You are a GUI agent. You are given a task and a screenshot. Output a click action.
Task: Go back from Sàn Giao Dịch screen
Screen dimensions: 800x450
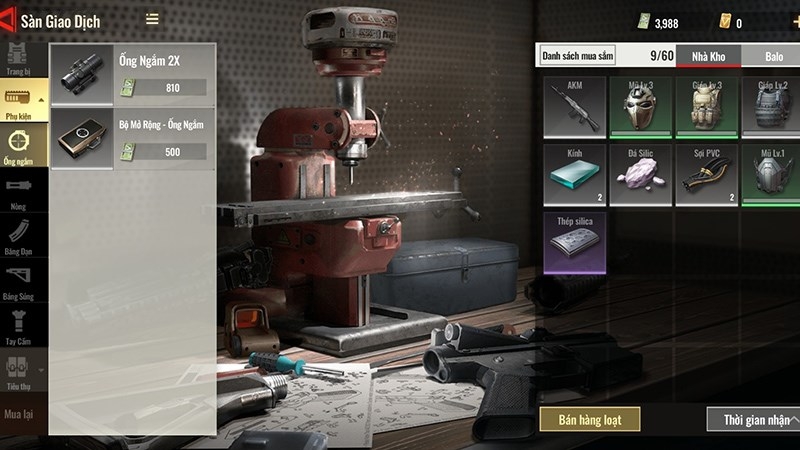[x=9, y=20]
